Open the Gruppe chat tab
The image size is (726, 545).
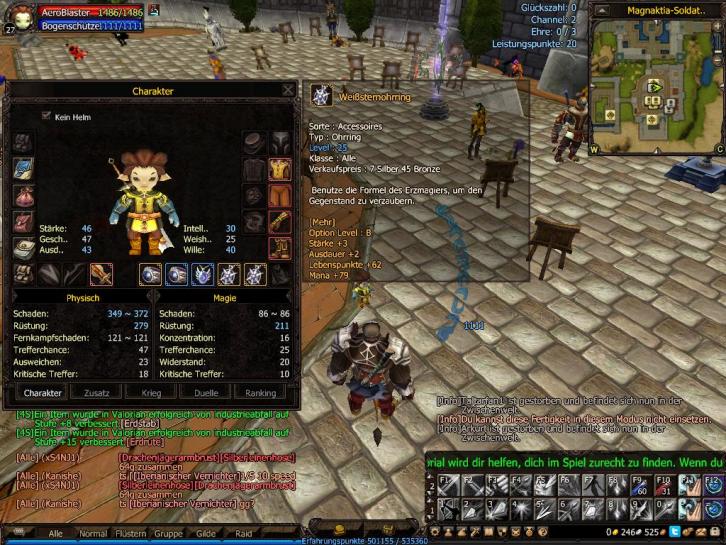(x=170, y=534)
